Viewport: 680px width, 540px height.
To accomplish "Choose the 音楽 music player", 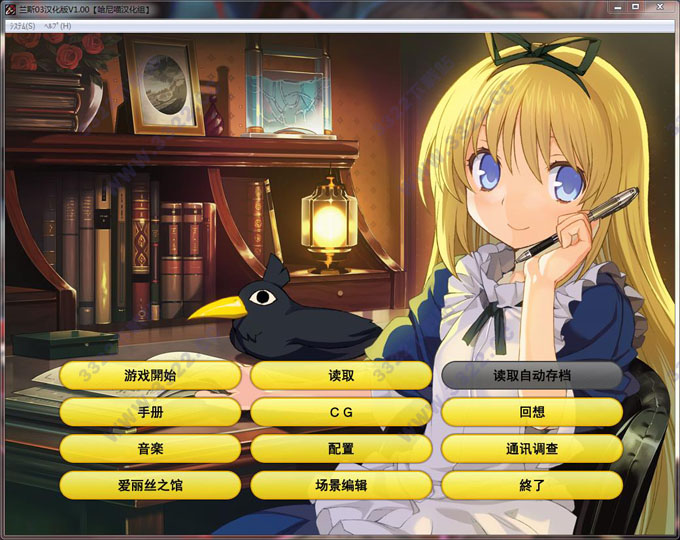I will pyautogui.click(x=150, y=448).
